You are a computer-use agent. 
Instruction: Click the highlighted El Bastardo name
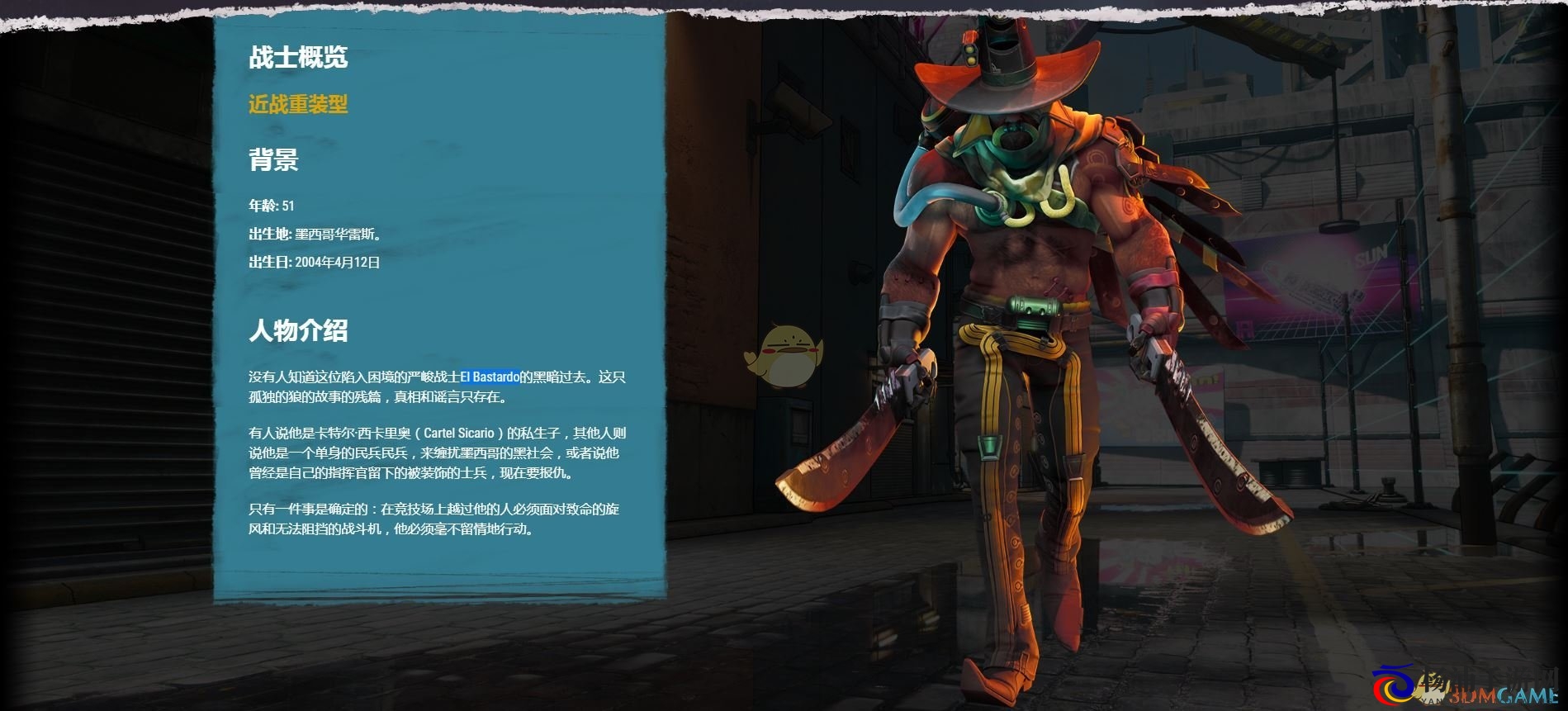[490, 377]
